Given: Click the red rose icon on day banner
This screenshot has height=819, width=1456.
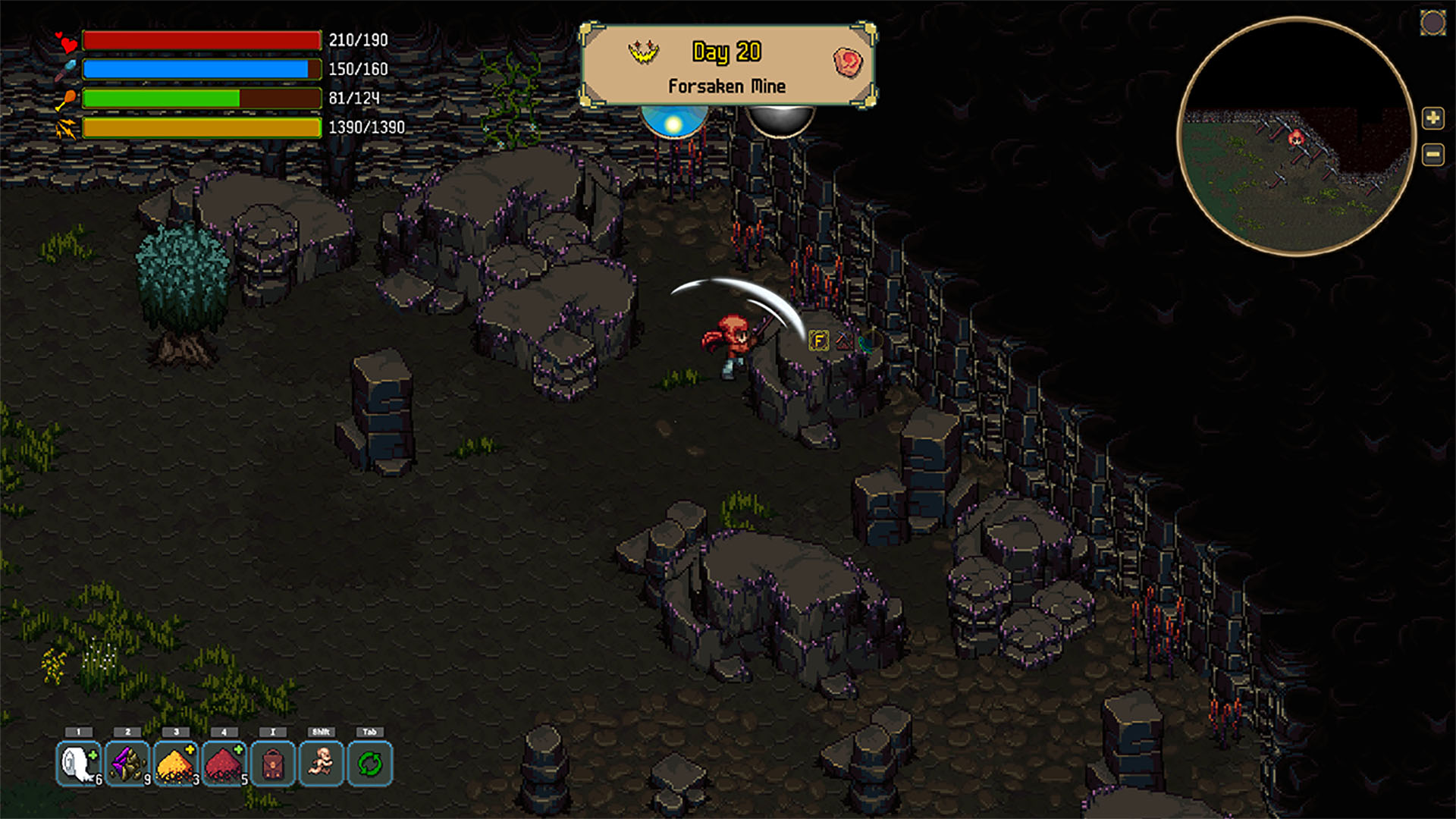Looking at the screenshot, I should pyautogui.click(x=848, y=61).
